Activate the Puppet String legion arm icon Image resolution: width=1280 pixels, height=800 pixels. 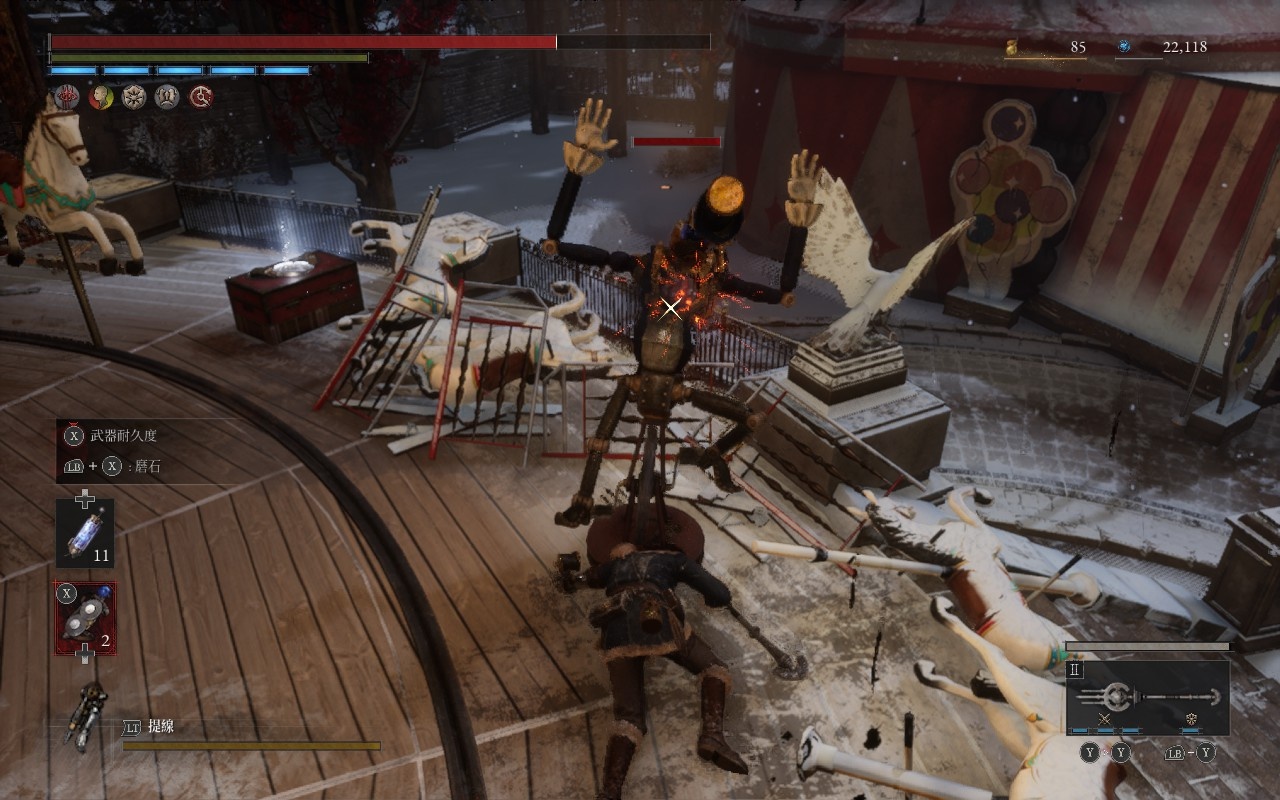tap(86, 716)
